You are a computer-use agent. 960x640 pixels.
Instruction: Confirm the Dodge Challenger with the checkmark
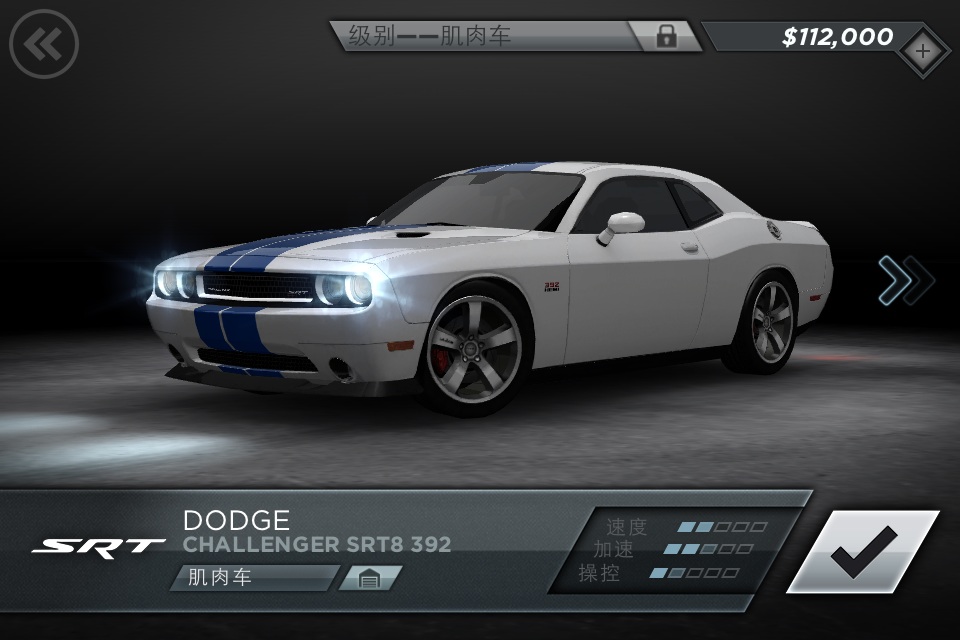(x=863, y=551)
